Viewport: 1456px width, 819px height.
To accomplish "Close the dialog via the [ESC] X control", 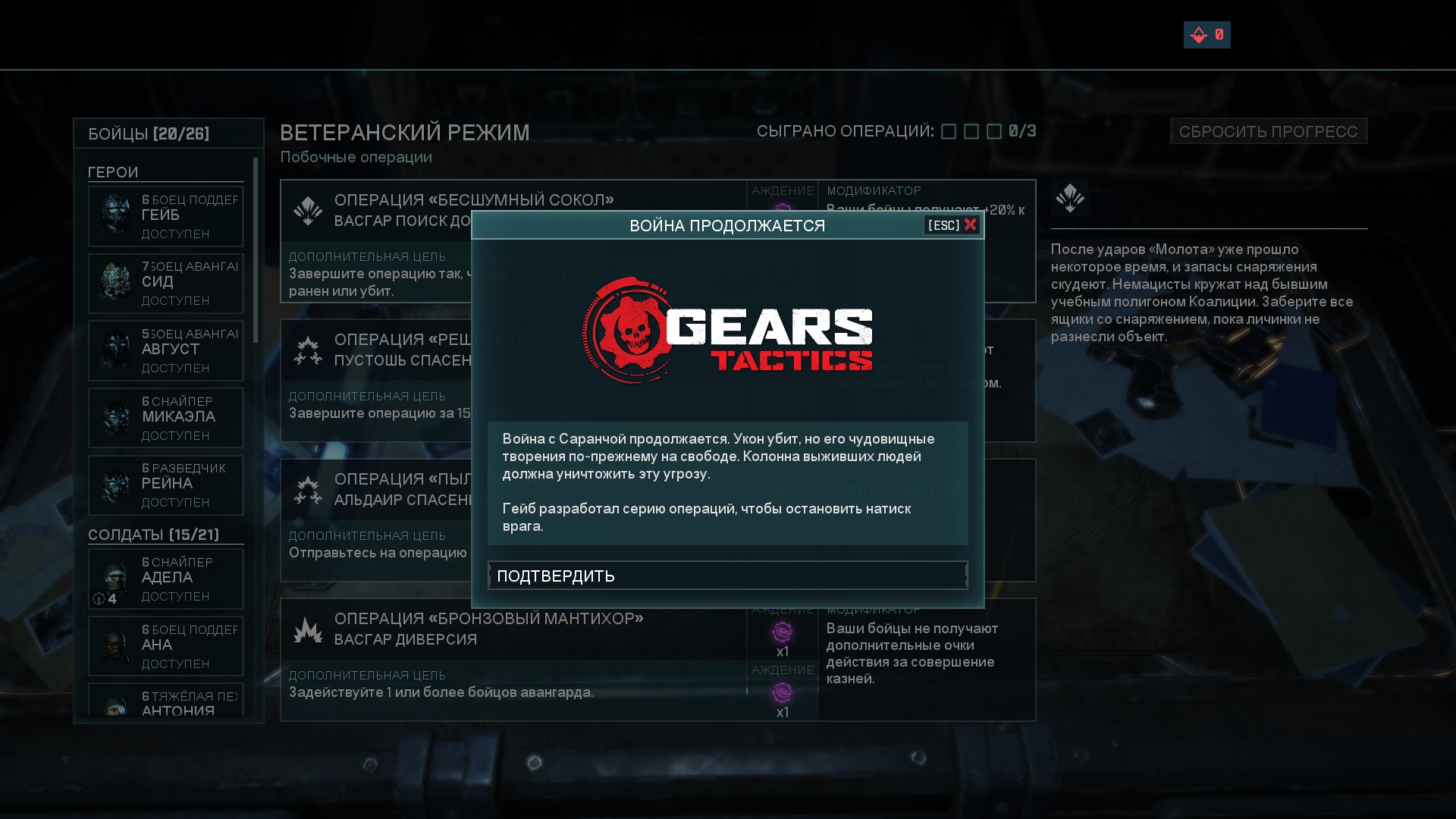I will tap(950, 224).
